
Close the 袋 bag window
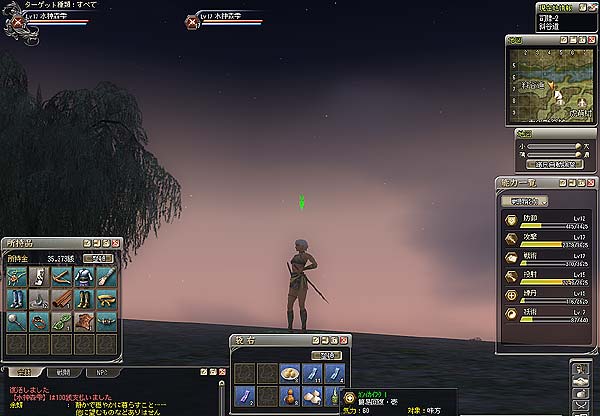(x=345, y=340)
